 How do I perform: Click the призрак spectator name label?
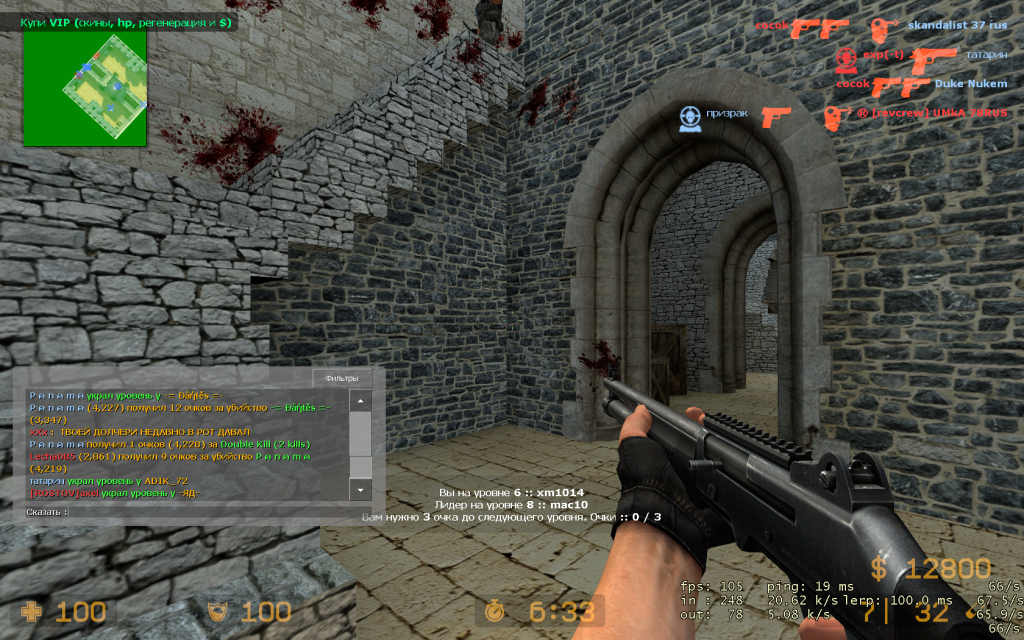point(726,113)
